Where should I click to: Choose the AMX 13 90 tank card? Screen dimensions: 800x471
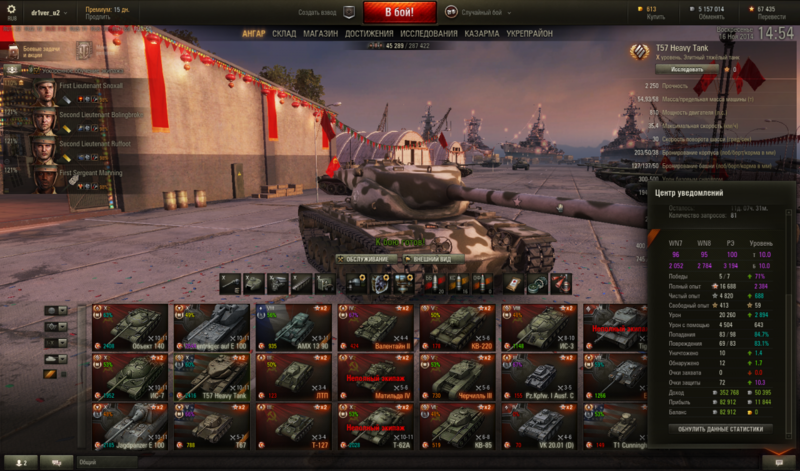(294, 325)
